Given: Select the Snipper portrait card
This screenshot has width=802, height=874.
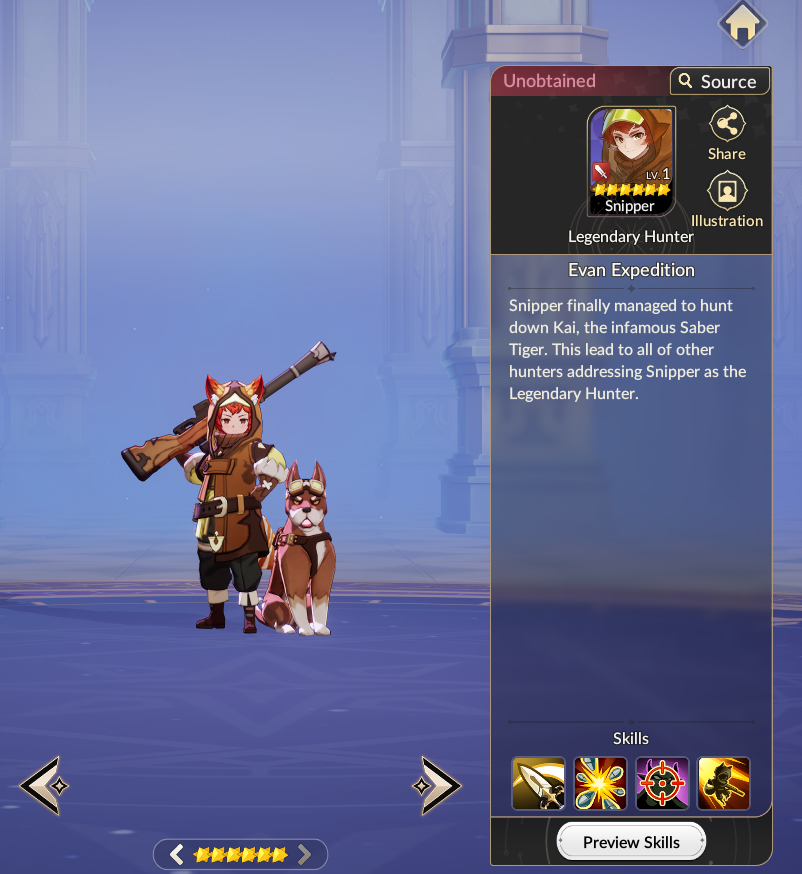Looking at the screenshot, I should point(631,162).
